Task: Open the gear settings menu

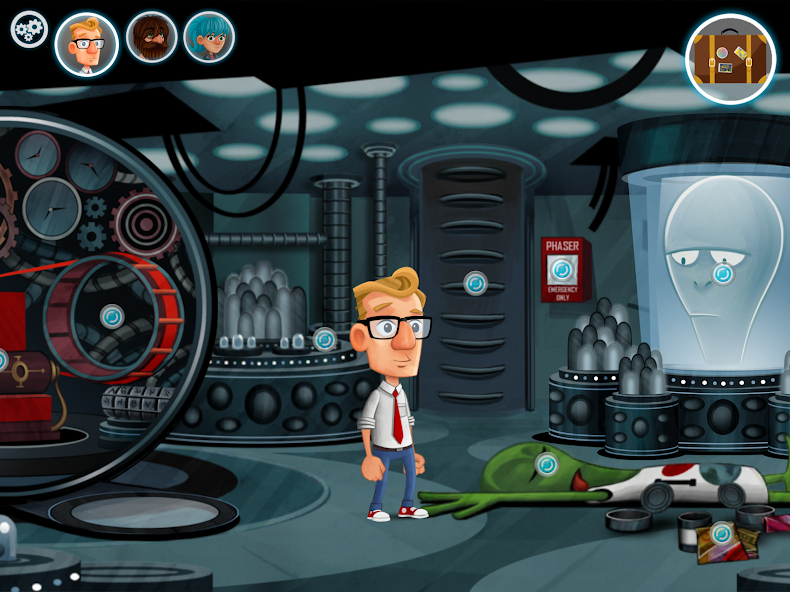Action: (x=29, y=29)
